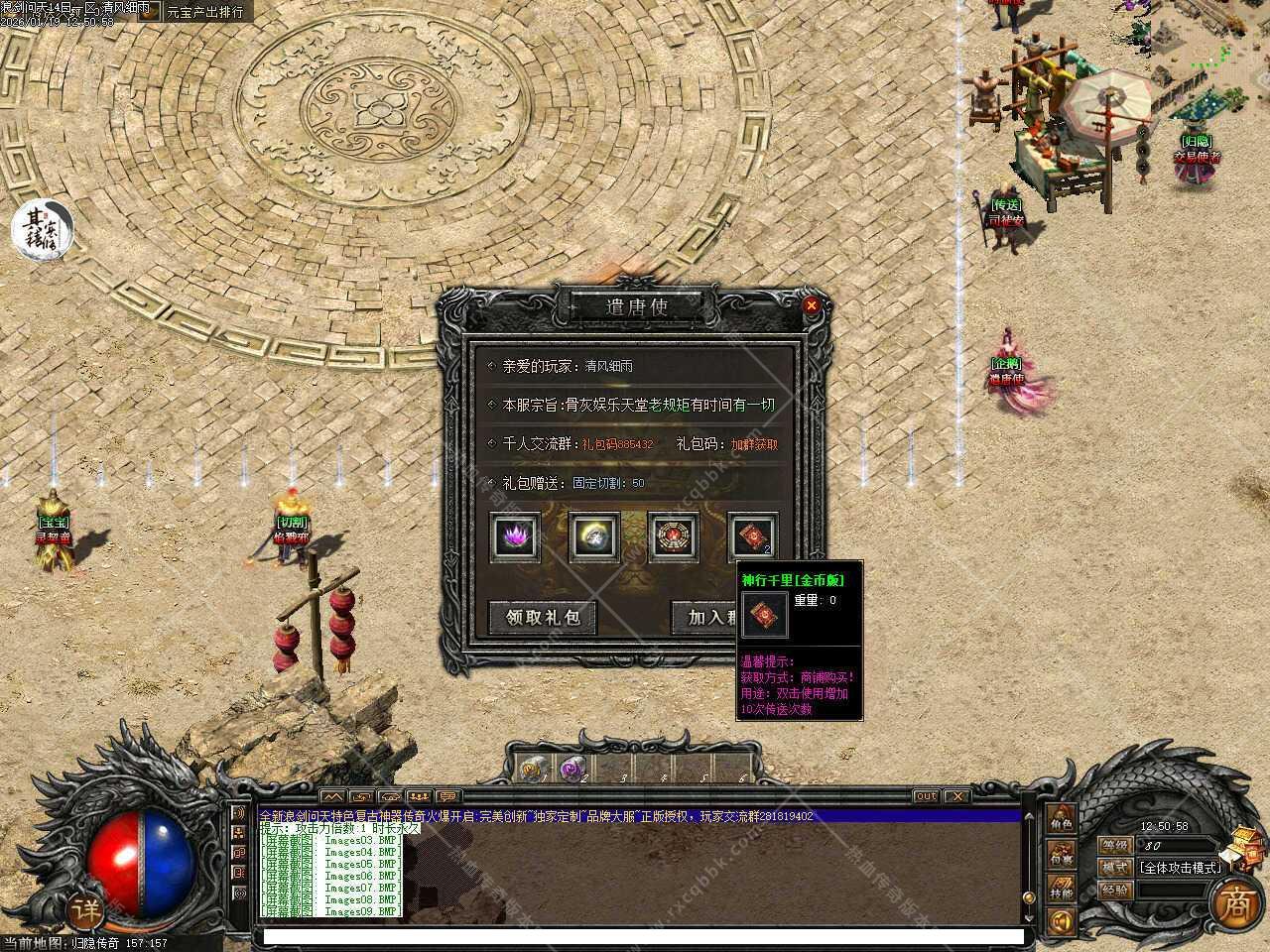Click the 加入群 join group button
Viewport: 1270px width, 952px height.
click(710, 617)
